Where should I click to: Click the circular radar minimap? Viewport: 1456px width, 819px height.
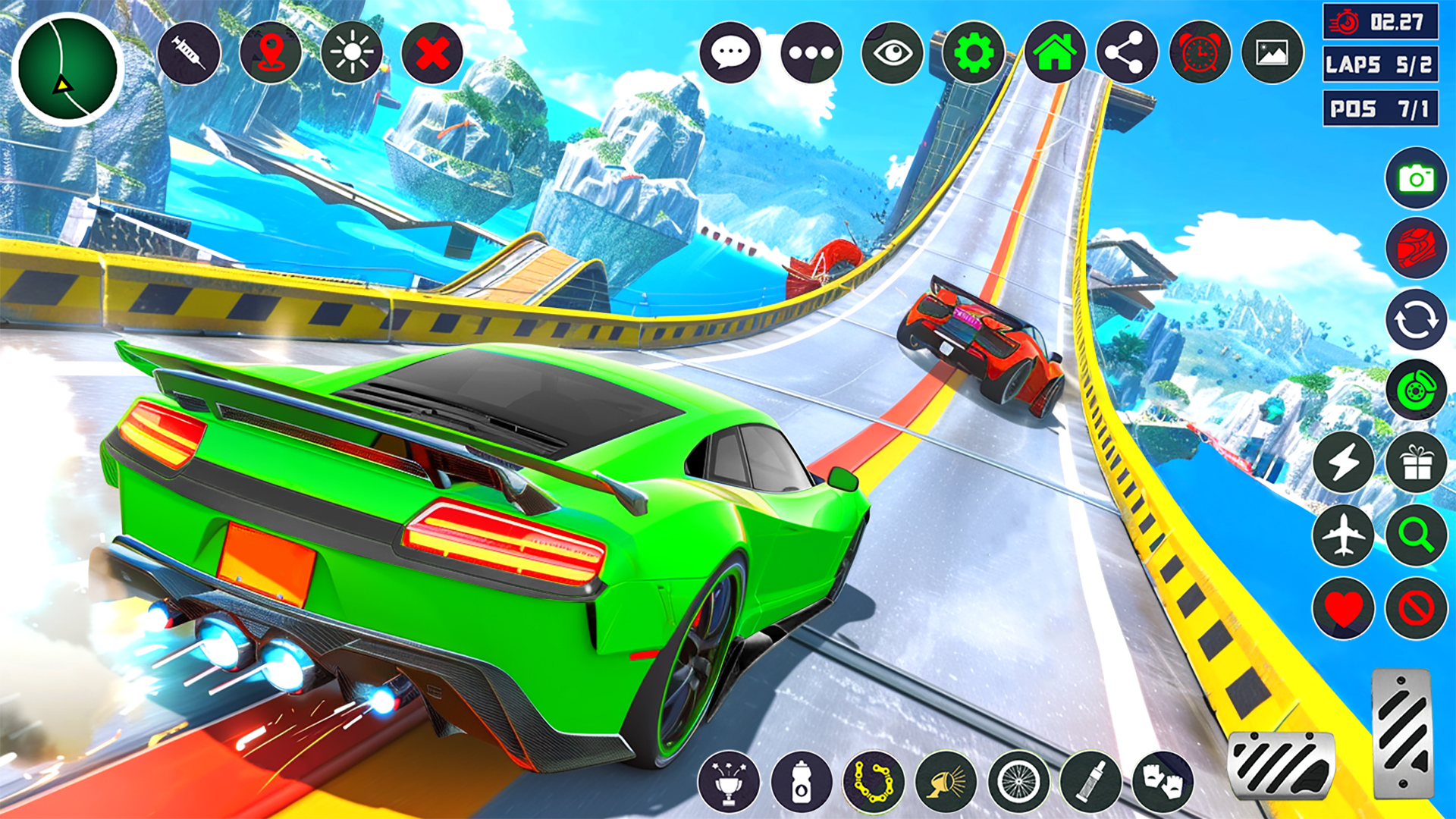[67, 69]
